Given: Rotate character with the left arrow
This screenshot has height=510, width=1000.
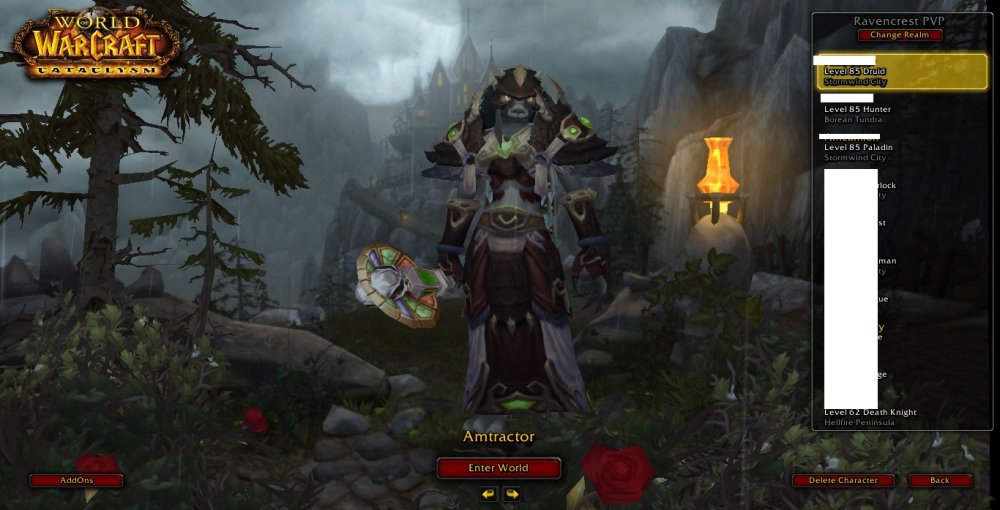Looking at the screenshot, I should [488, 494].
